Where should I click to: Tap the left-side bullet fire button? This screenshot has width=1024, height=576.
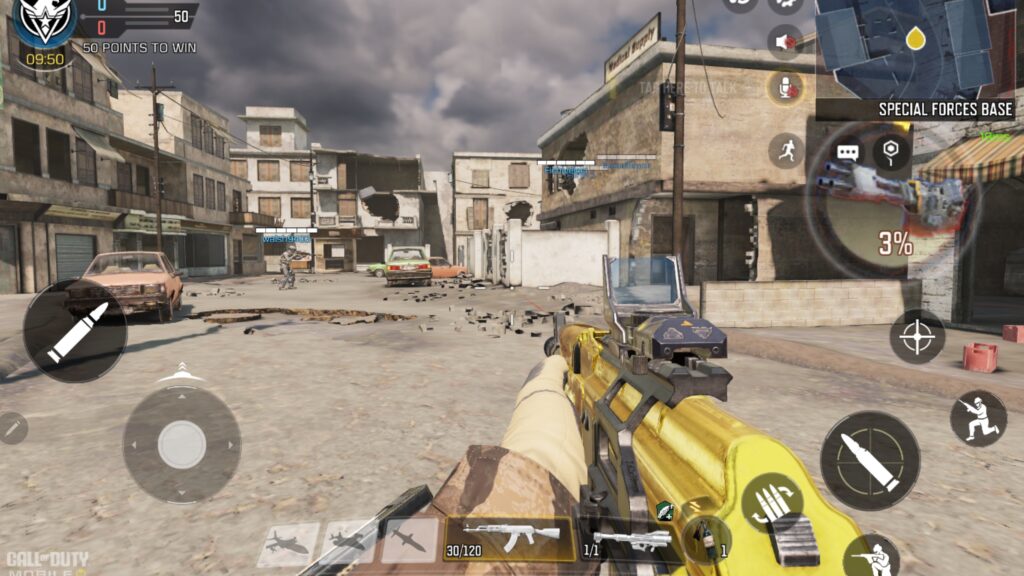click(x=75, y=331)
